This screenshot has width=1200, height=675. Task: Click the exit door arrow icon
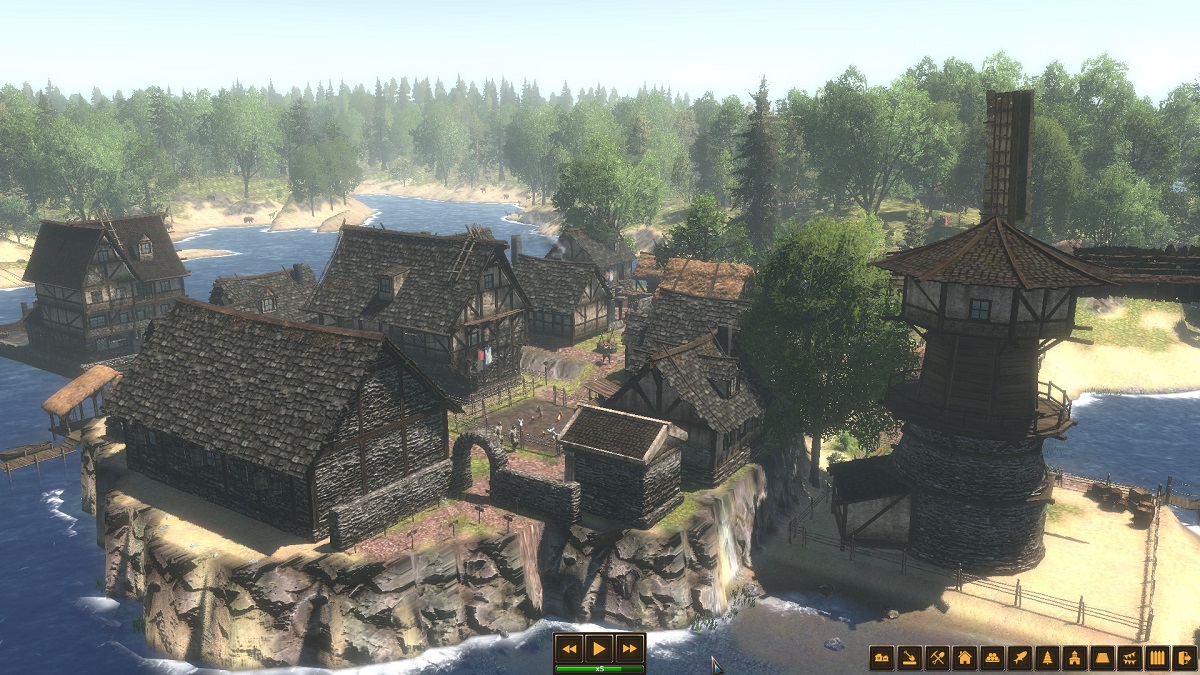(1184, 658)
